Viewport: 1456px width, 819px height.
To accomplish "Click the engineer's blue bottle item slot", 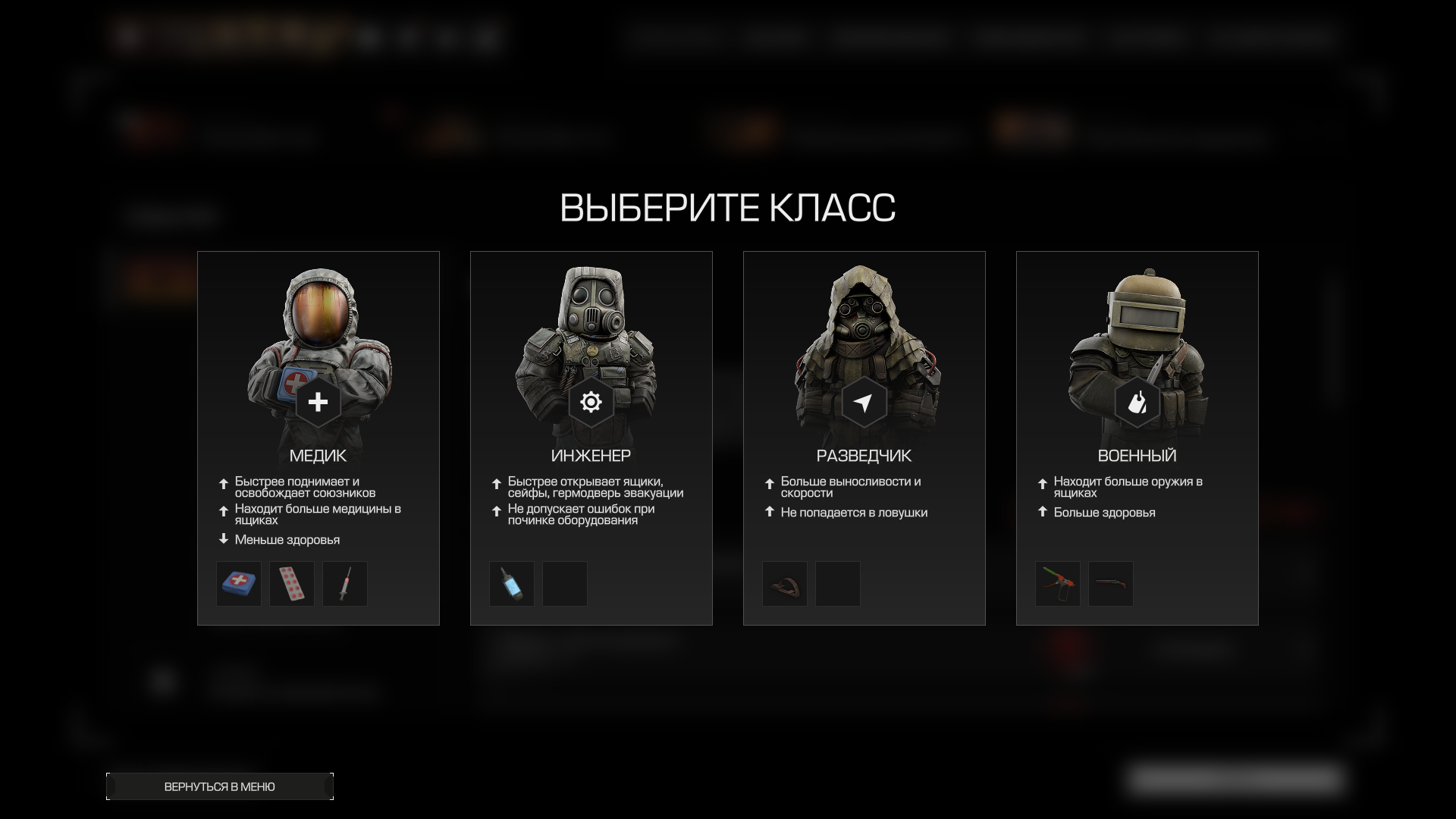I will click(x=512, y=584).
